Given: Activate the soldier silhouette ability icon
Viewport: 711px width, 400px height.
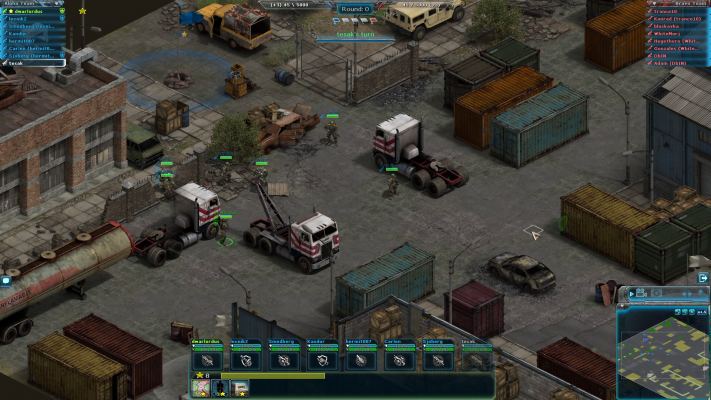Looking at the screenshot, I should [220, 387].
